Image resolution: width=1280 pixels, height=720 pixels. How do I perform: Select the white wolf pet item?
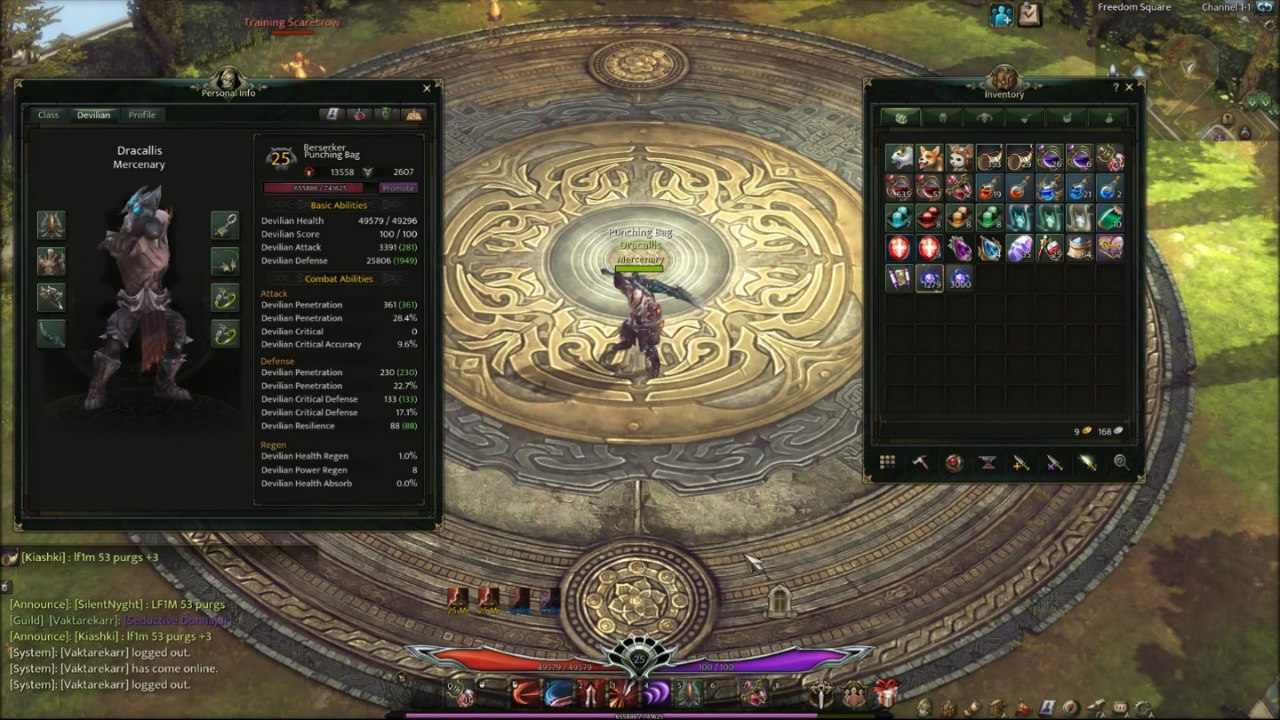(x=899, y=158)
